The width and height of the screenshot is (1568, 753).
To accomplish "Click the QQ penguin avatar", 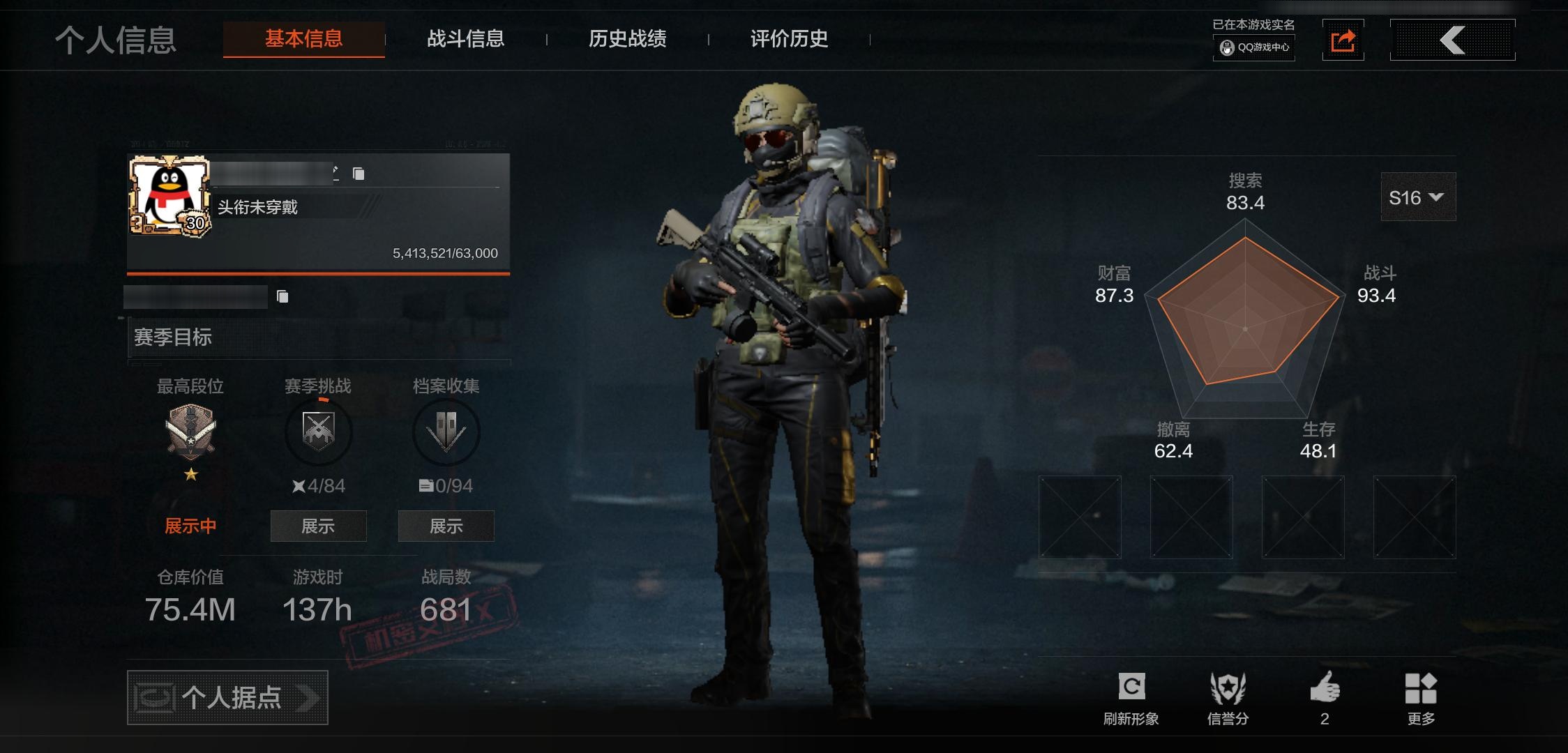I will (x=168, y=195).
